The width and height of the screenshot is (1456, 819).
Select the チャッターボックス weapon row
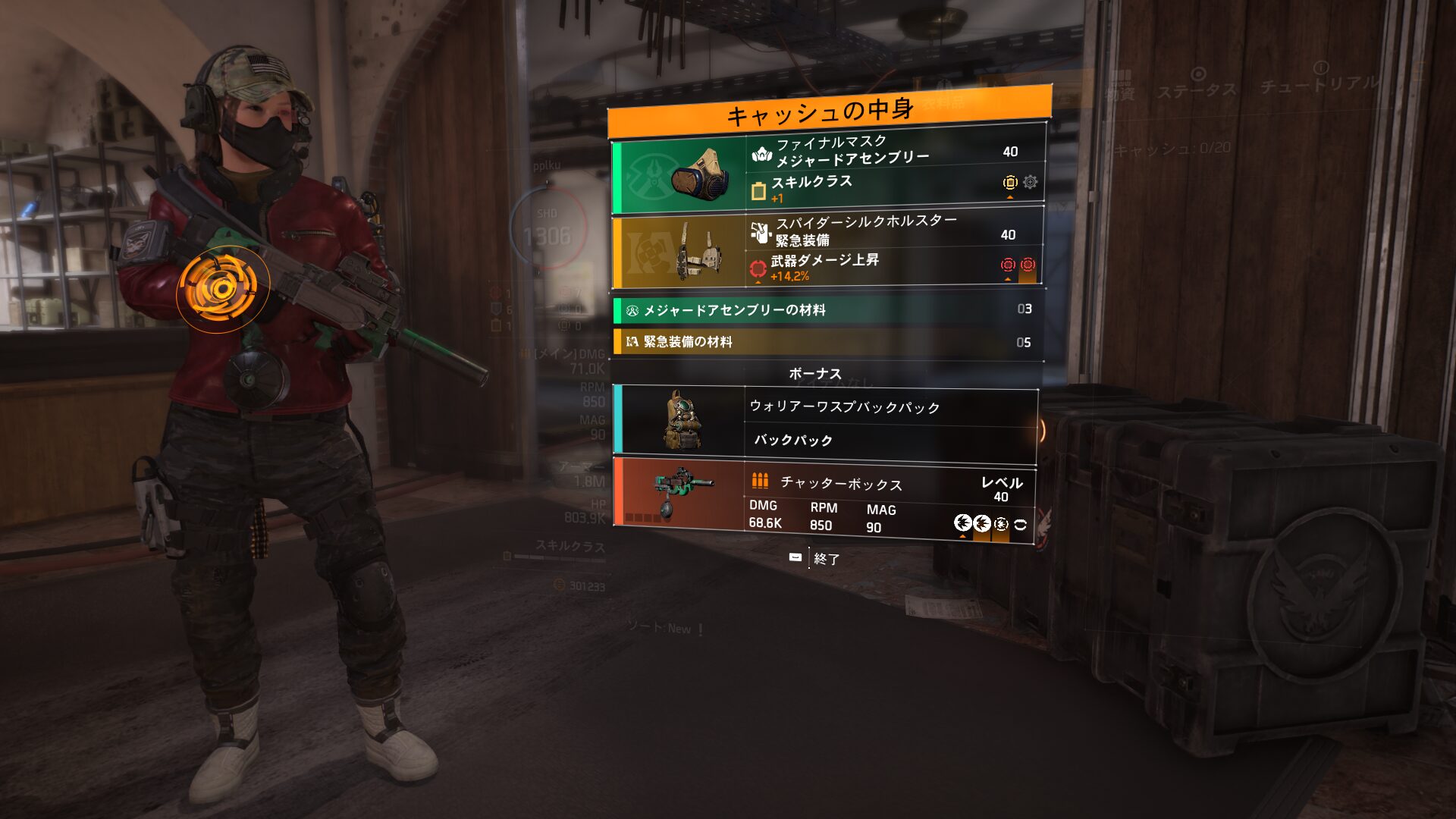825,501
